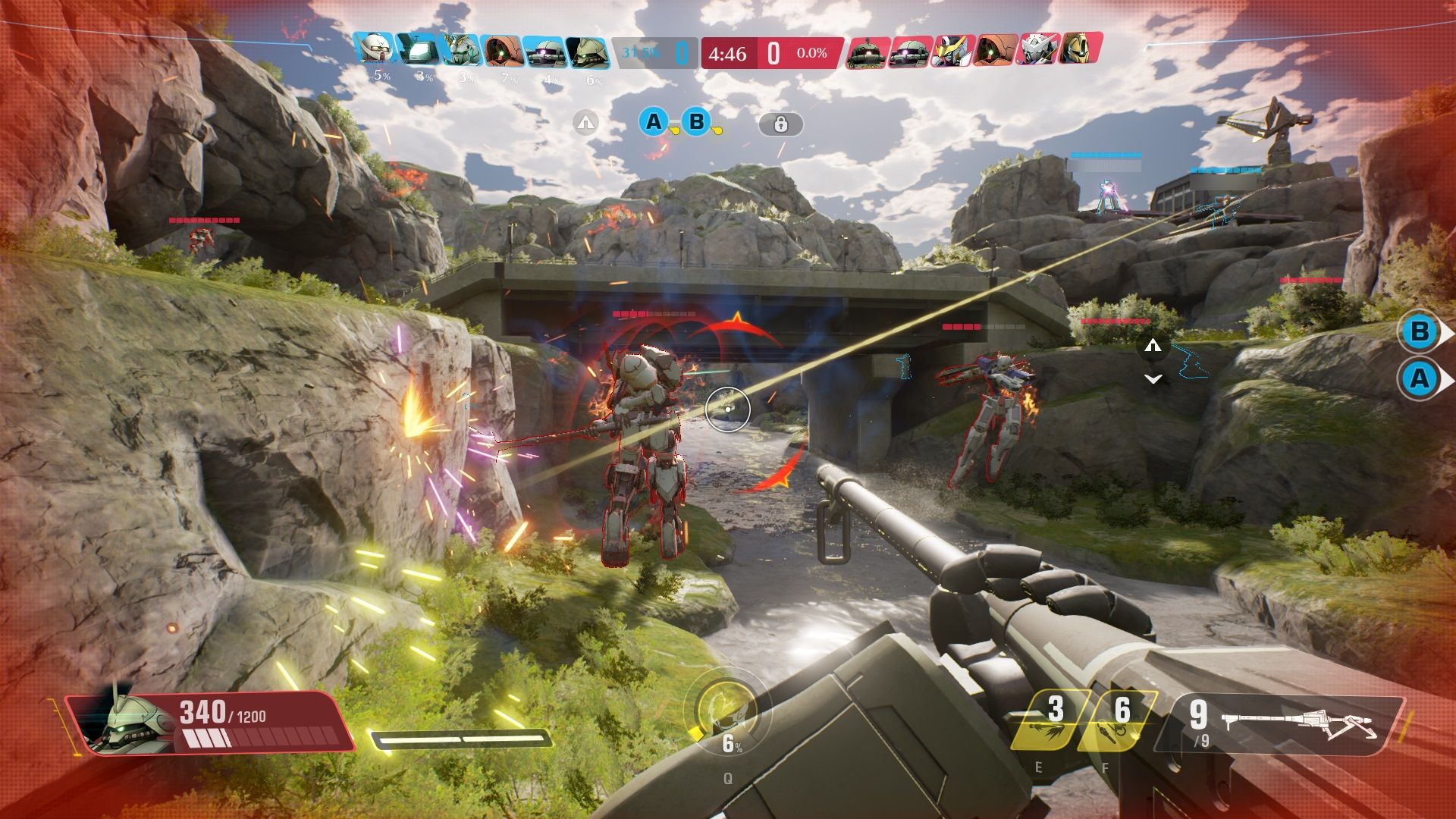
Task: Click the blue team white mobile suit portrait
Action: (376, 51)
